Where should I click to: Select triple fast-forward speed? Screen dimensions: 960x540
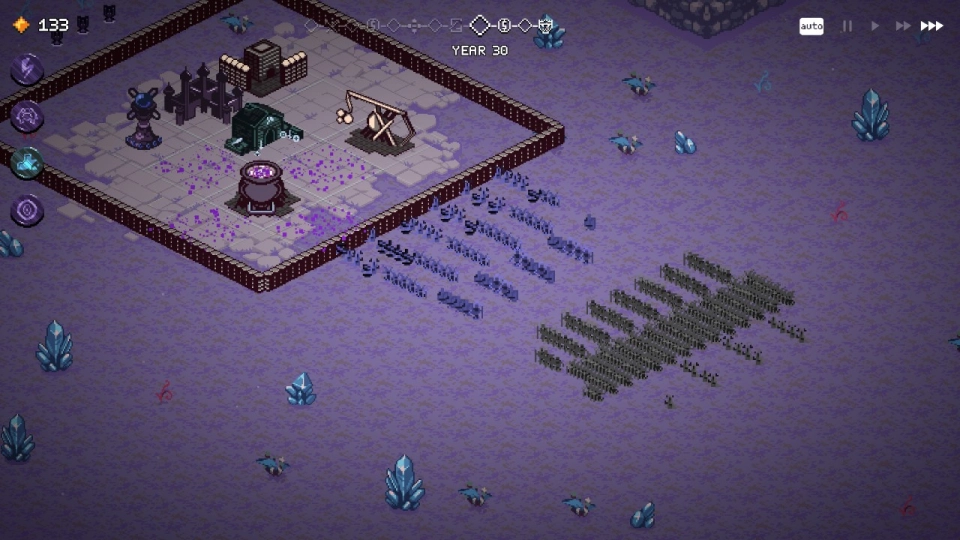[x=931, y=26]
